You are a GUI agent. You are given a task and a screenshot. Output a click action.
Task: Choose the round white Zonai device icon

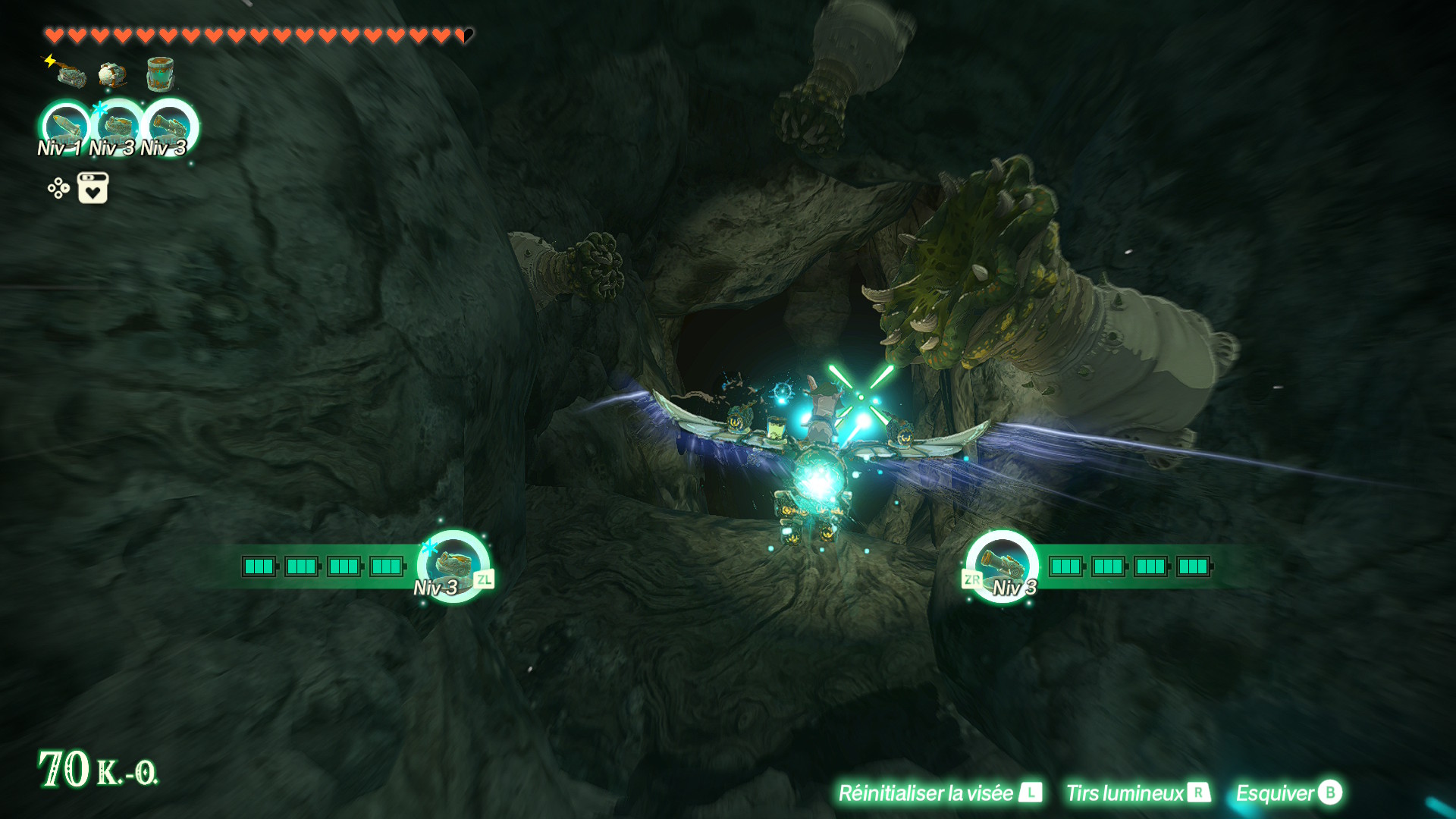coord(113,74)
